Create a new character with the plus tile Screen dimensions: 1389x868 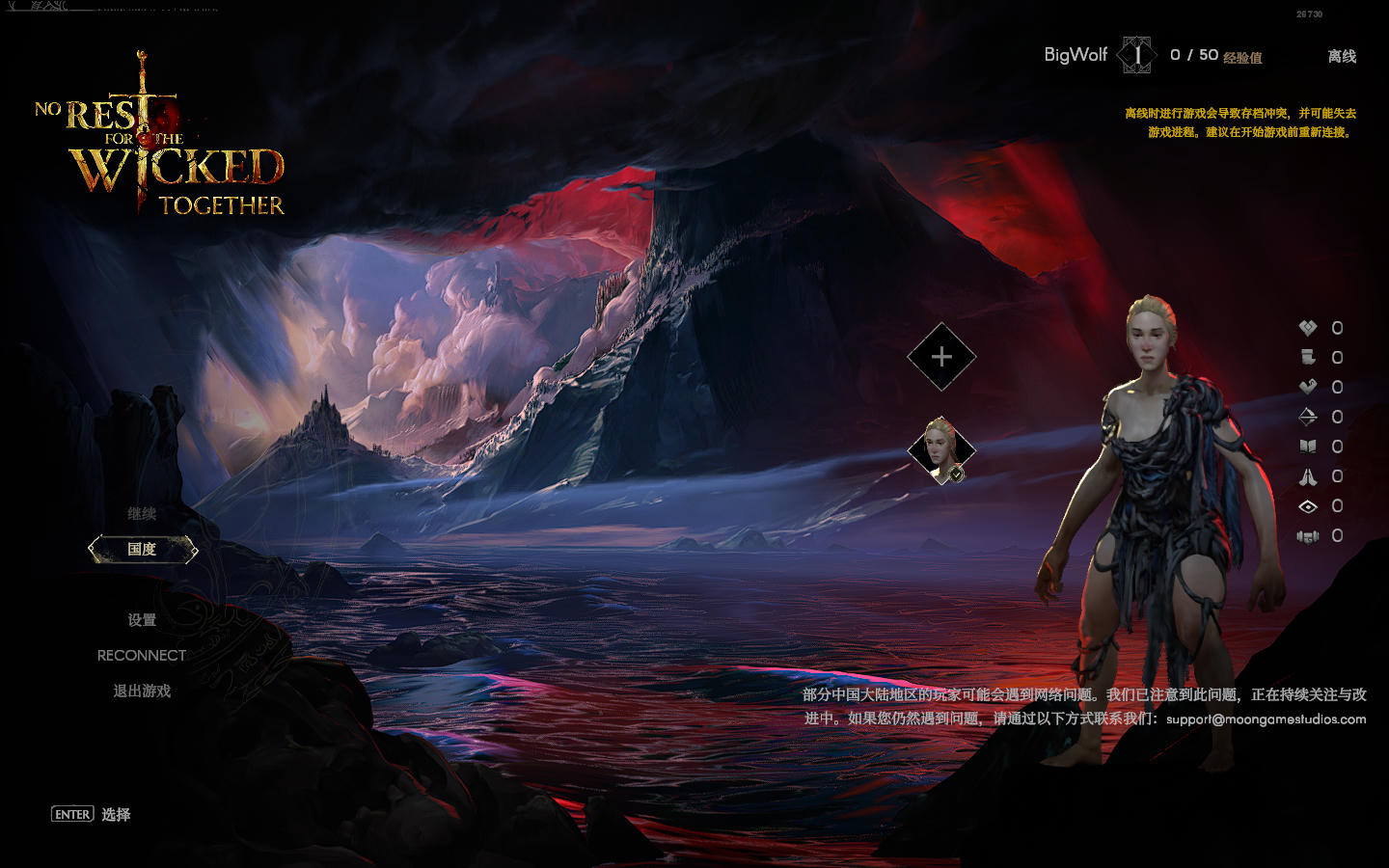[941, 357]
